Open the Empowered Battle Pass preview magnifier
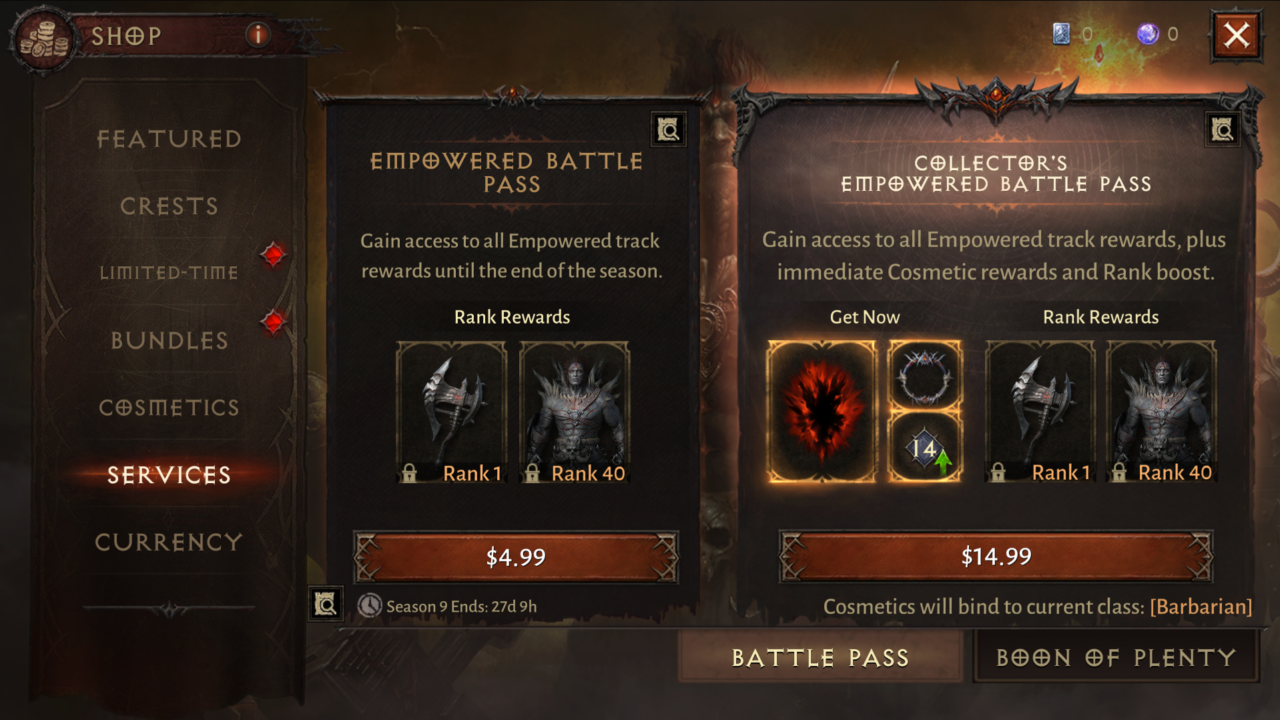The width and height of the screenshot is (1280, 720). coord(668,129)
